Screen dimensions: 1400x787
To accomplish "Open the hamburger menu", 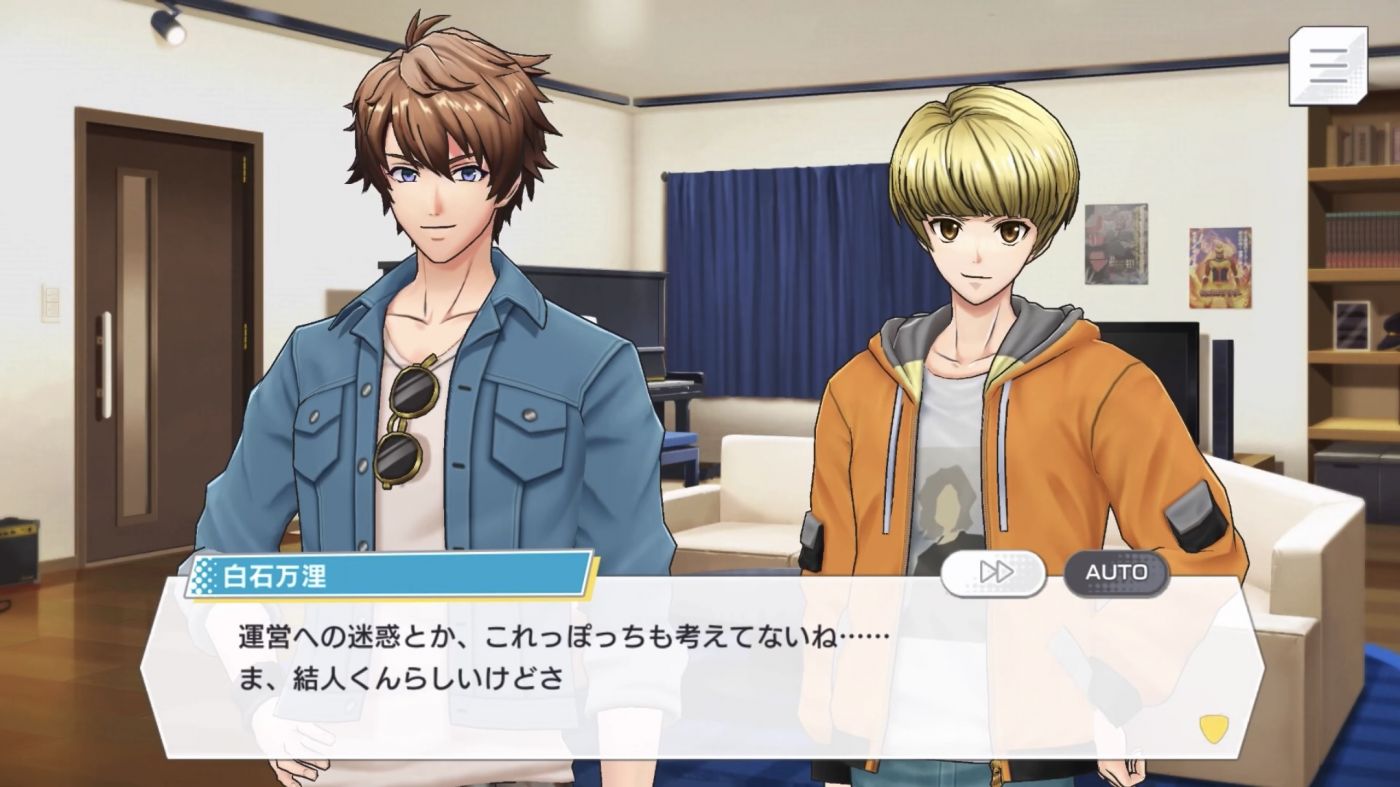I will (1327, 66).
